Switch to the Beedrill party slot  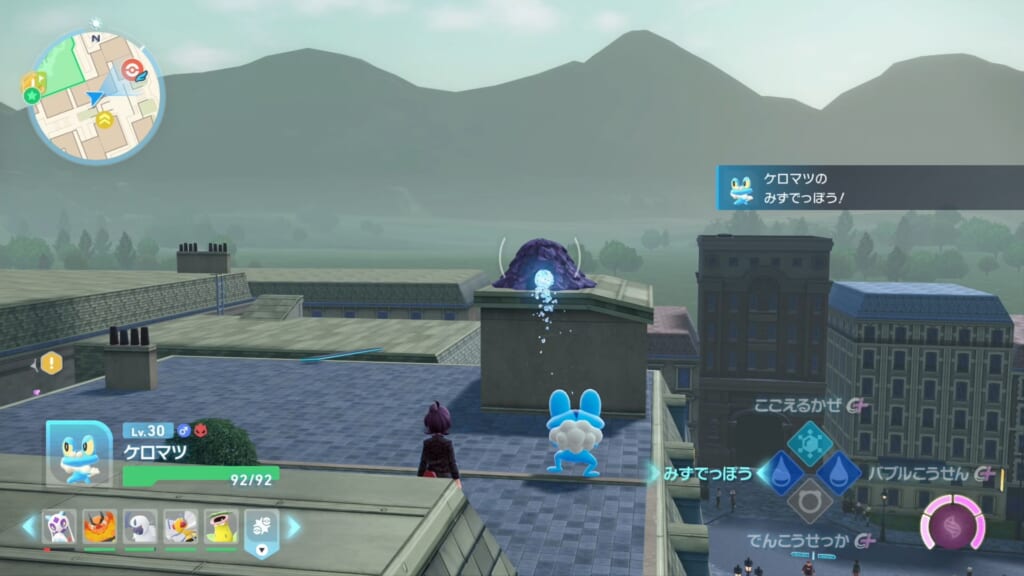181,526
